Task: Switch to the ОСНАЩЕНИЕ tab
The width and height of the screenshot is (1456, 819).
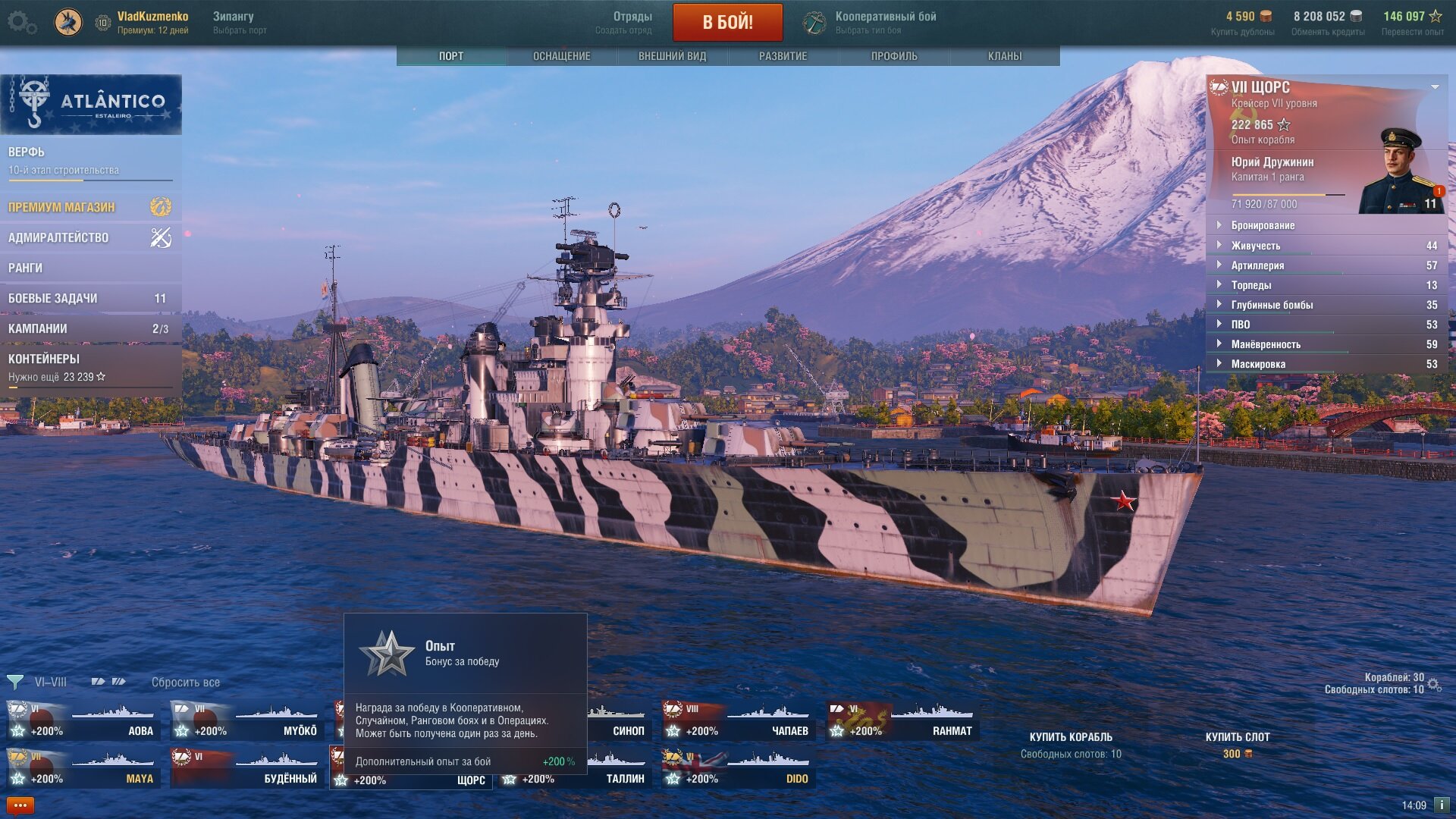Action: tap(561, 56)
